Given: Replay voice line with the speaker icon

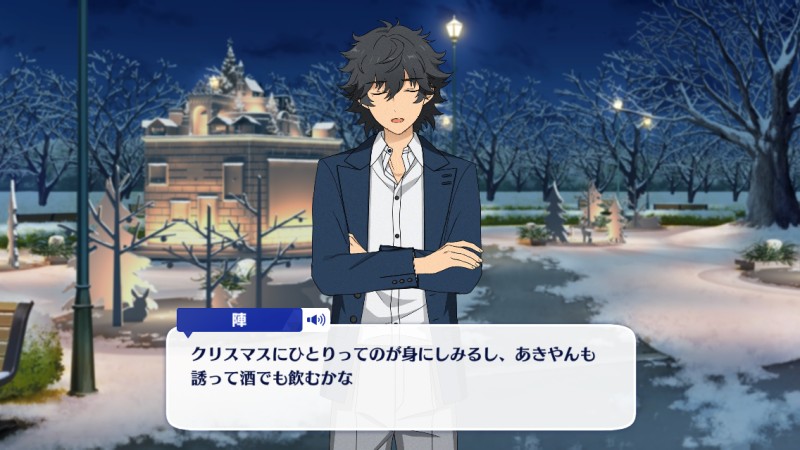Looking at the screenshot, I should tap(317, 320).
